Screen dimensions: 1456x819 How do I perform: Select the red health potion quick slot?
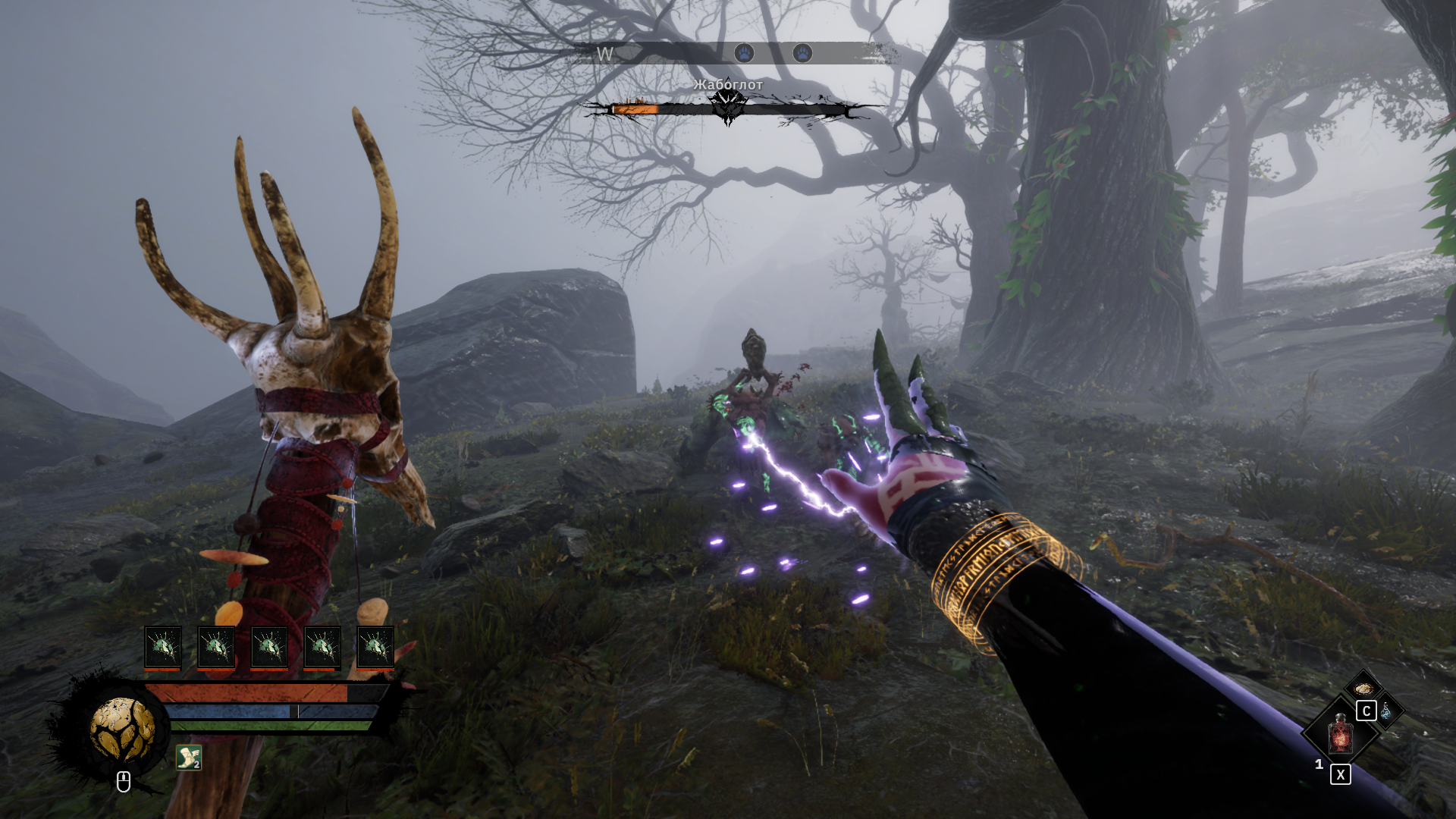click(x=1340, y=735)
